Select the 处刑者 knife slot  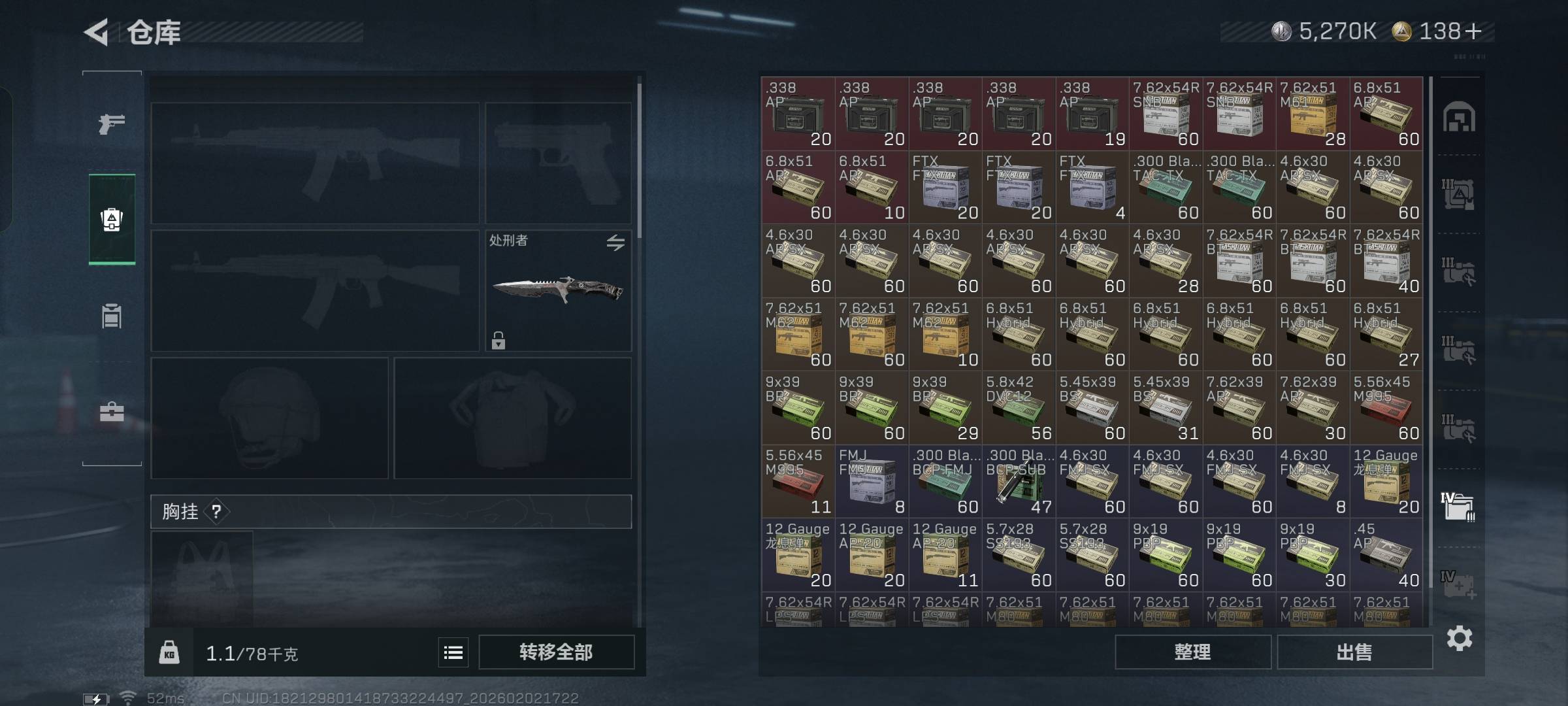click(558, 291)
